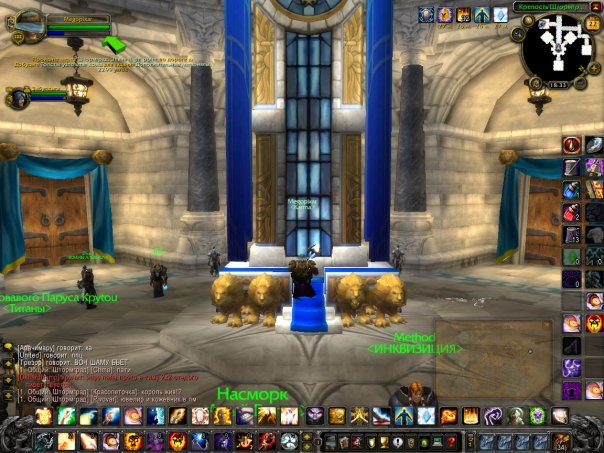Click the first buff icon with purple orb

pos(427,14)
